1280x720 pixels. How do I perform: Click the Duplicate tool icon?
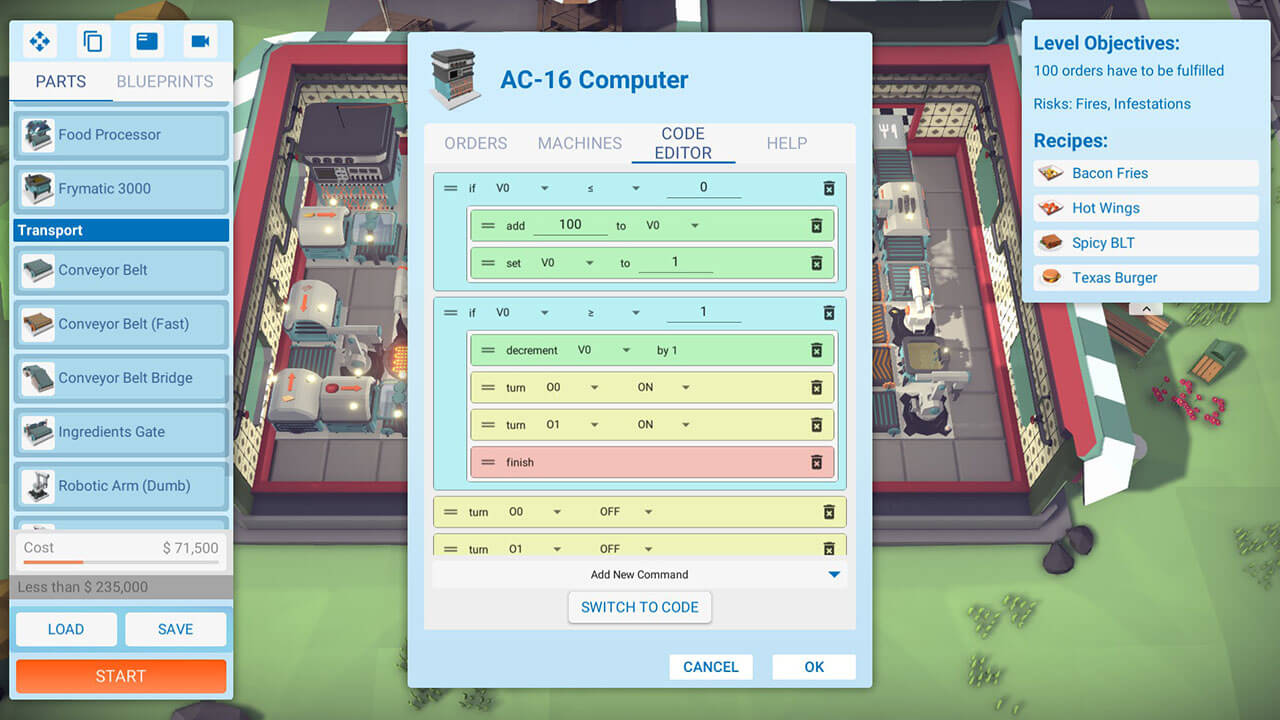(91, 41)
